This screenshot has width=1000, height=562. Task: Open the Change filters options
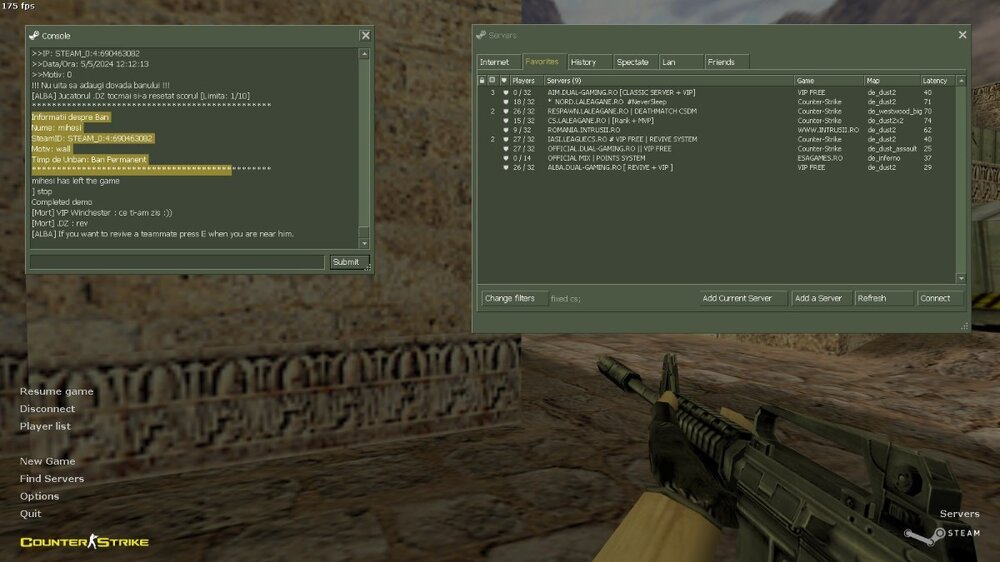click(510, 298)
